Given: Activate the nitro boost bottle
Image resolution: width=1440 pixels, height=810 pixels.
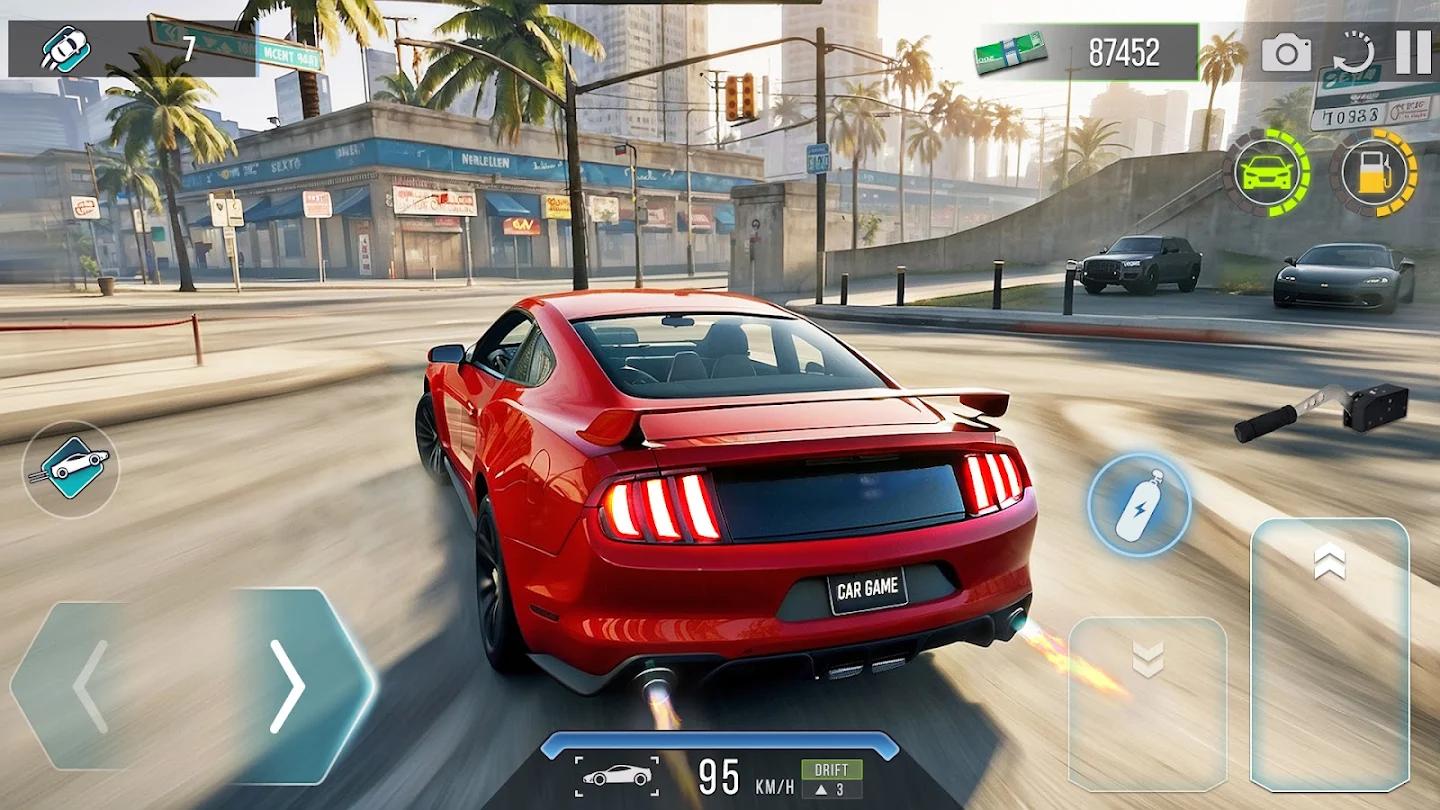Looking at the screenshot, I should pyautogui.click(x=1139, y=505).
